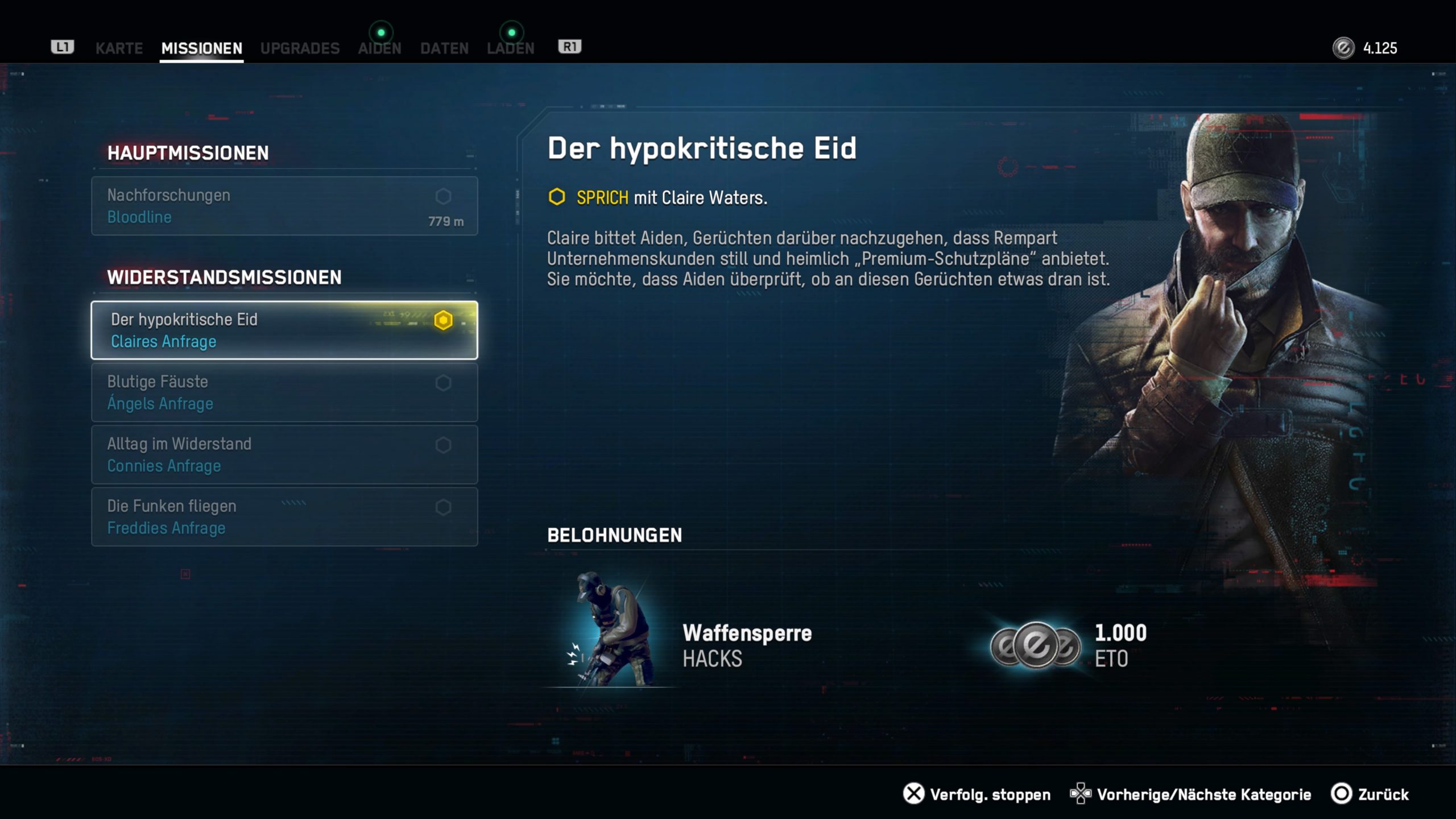Select the Blutige Fäuste mission
This screenshot has width=1456, height=819.
point(284,392)
